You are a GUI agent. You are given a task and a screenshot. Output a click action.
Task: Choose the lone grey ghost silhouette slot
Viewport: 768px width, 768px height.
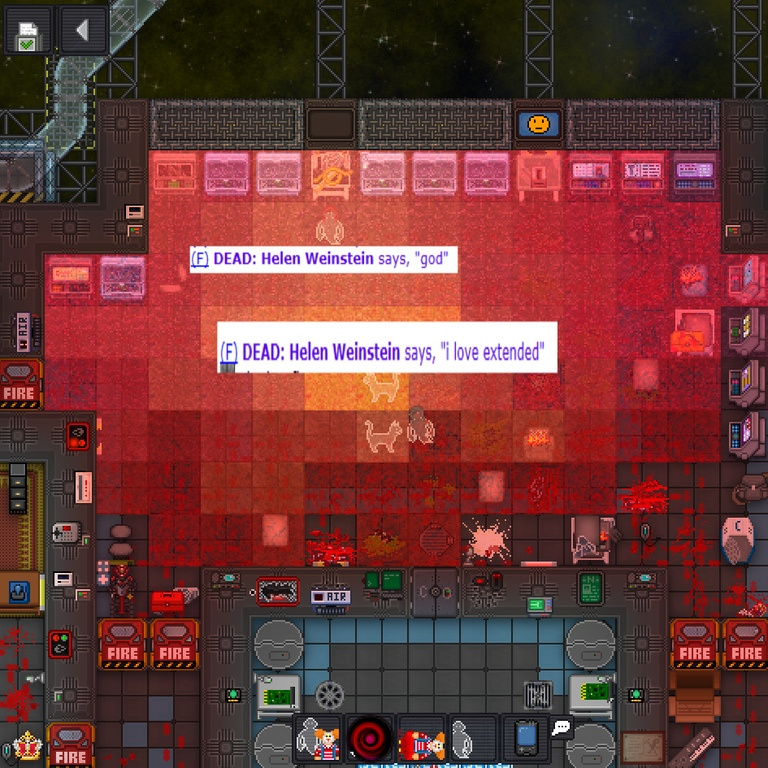click(473, 741)
